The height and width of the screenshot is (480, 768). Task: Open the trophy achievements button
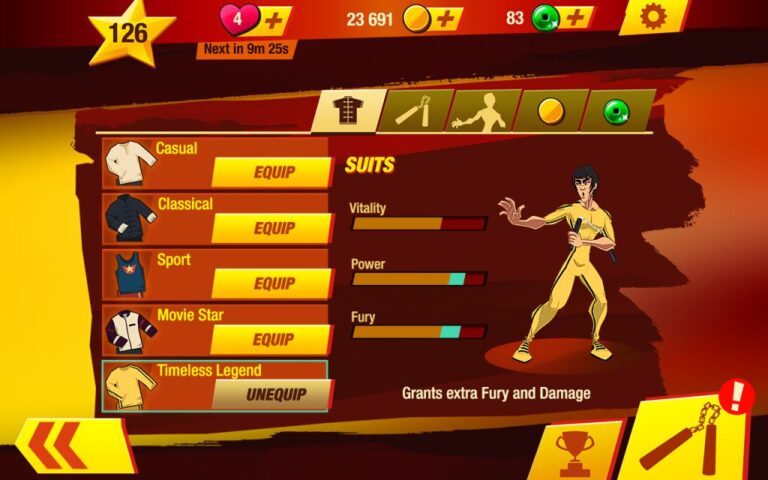(x=575, y=452)
